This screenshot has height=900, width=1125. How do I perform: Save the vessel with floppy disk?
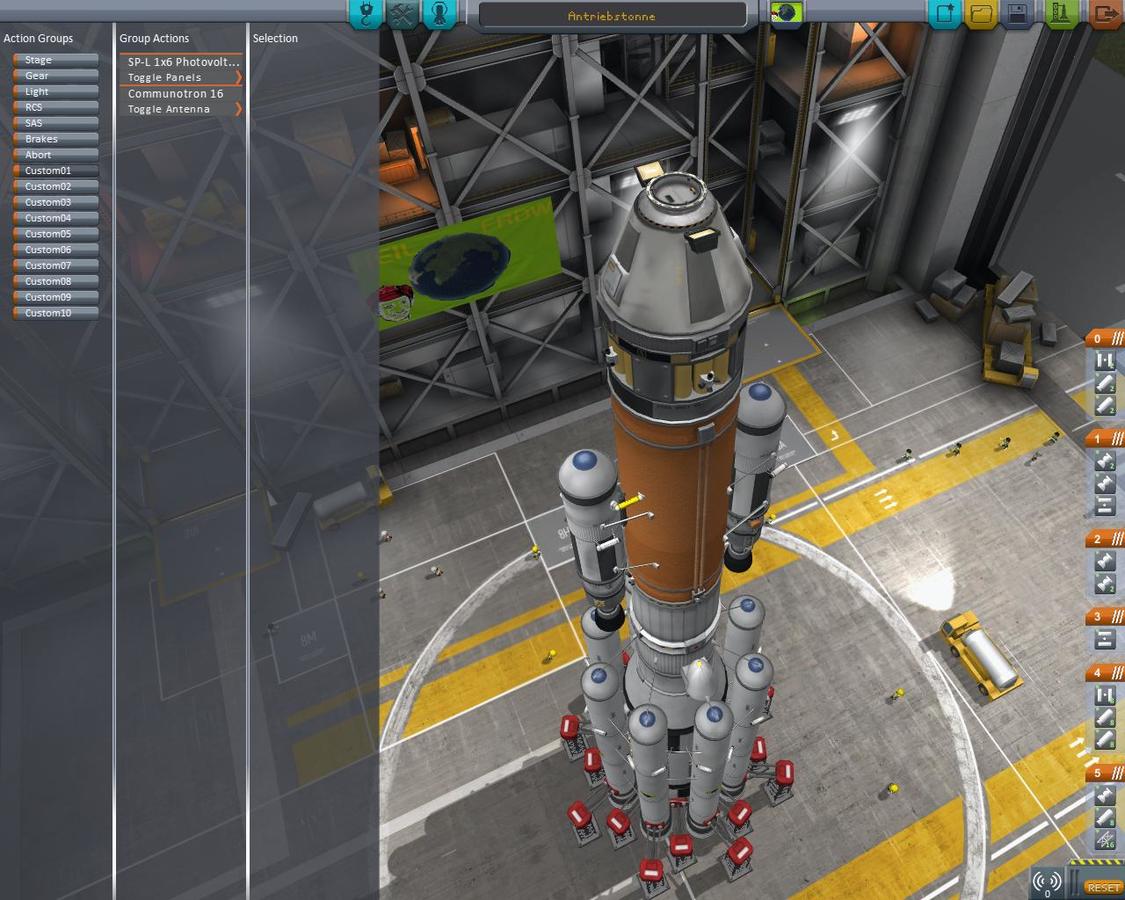coord(1018,14)
